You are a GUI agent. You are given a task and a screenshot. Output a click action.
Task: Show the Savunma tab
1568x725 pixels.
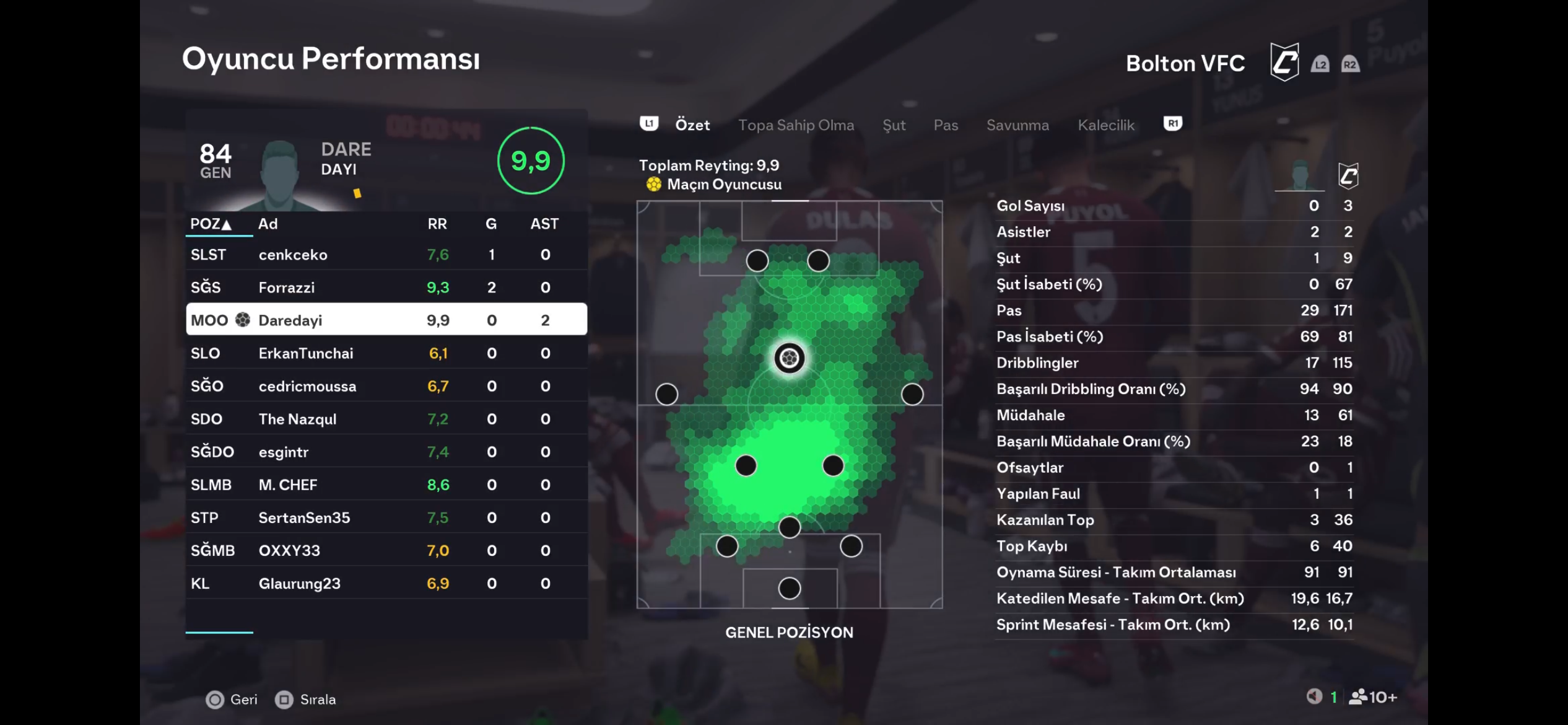coord(1017,125)
